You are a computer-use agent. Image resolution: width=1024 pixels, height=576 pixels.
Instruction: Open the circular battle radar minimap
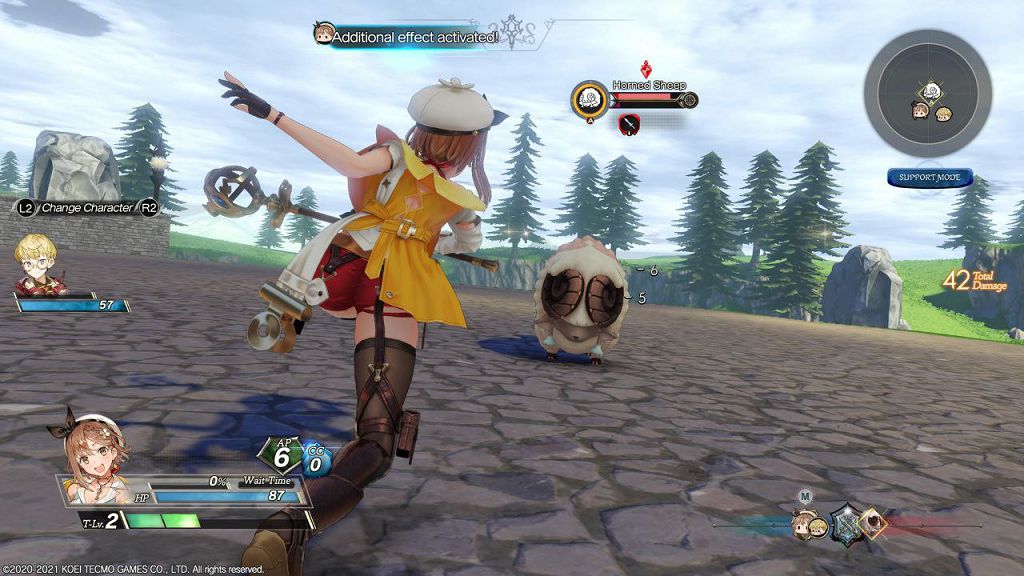928,93
